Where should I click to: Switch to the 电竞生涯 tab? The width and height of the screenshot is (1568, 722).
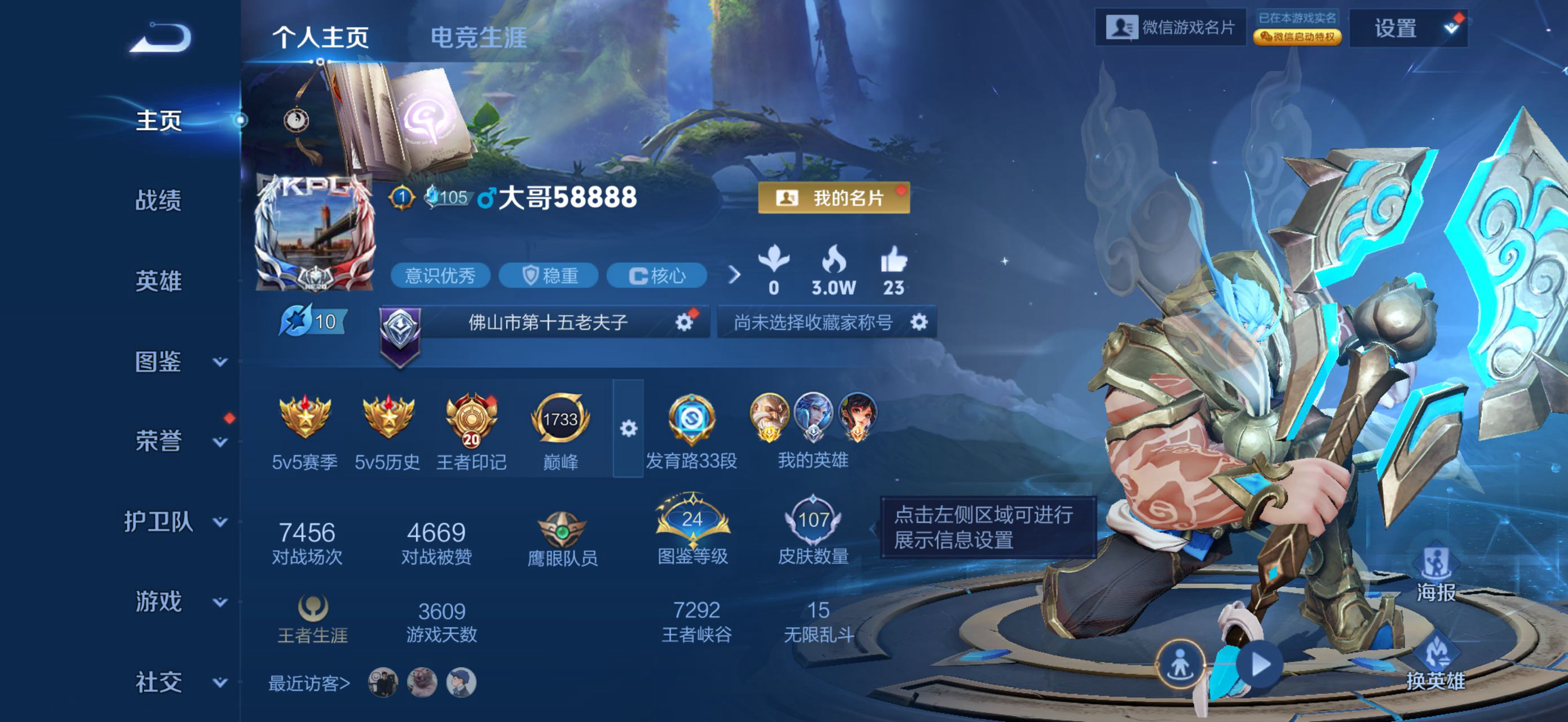click(x=479, y=38)
